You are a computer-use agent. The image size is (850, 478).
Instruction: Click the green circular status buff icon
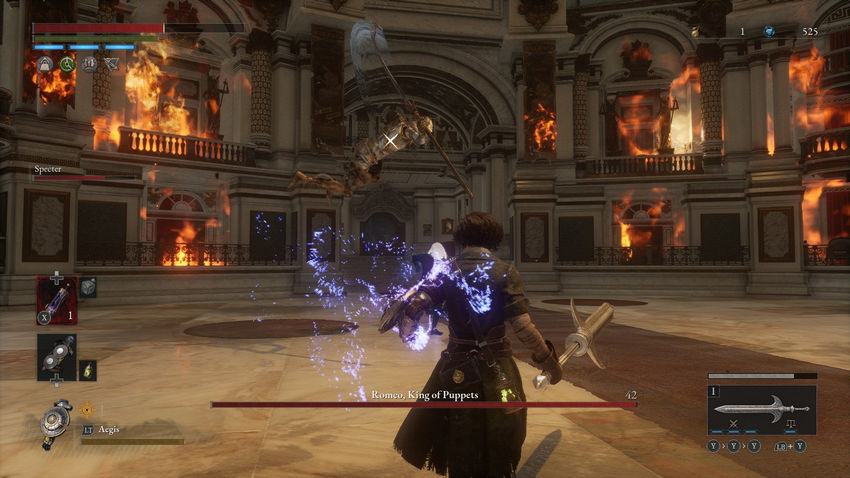click(x=68, y=64)
